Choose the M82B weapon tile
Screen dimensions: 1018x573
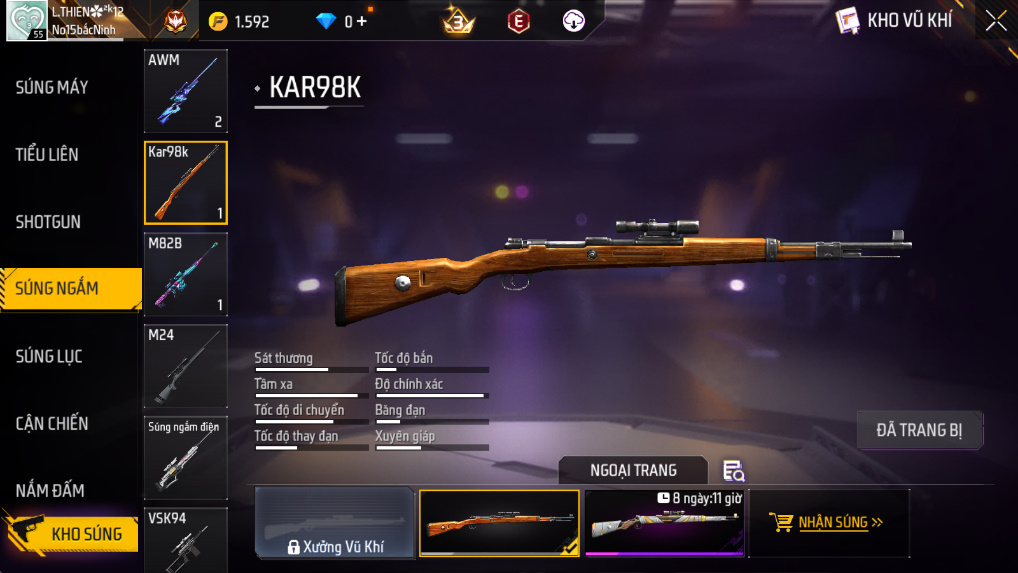(186, 274)
